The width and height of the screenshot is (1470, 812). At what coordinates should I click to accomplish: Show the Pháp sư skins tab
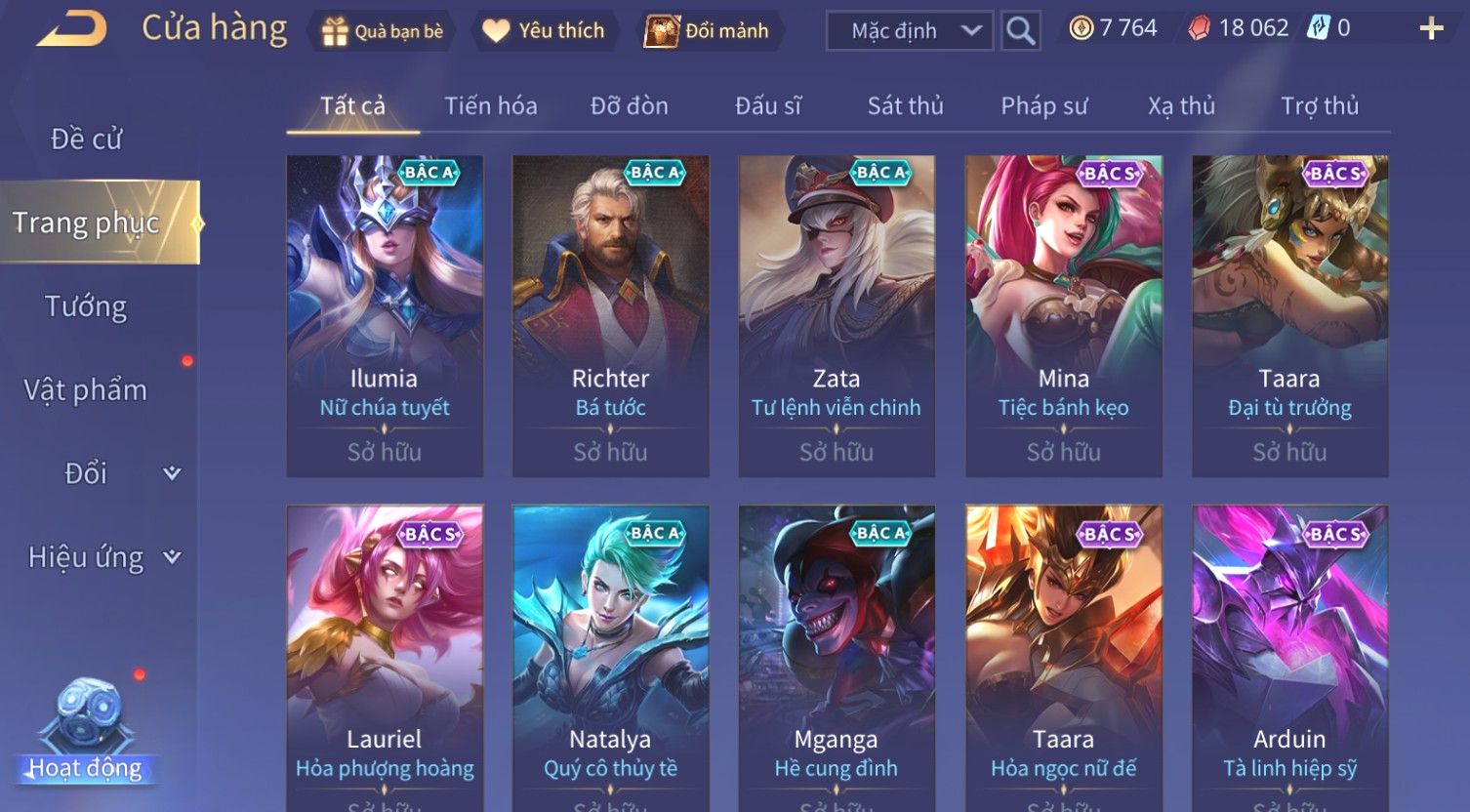pyautogui.click(x=1043, y=105)
